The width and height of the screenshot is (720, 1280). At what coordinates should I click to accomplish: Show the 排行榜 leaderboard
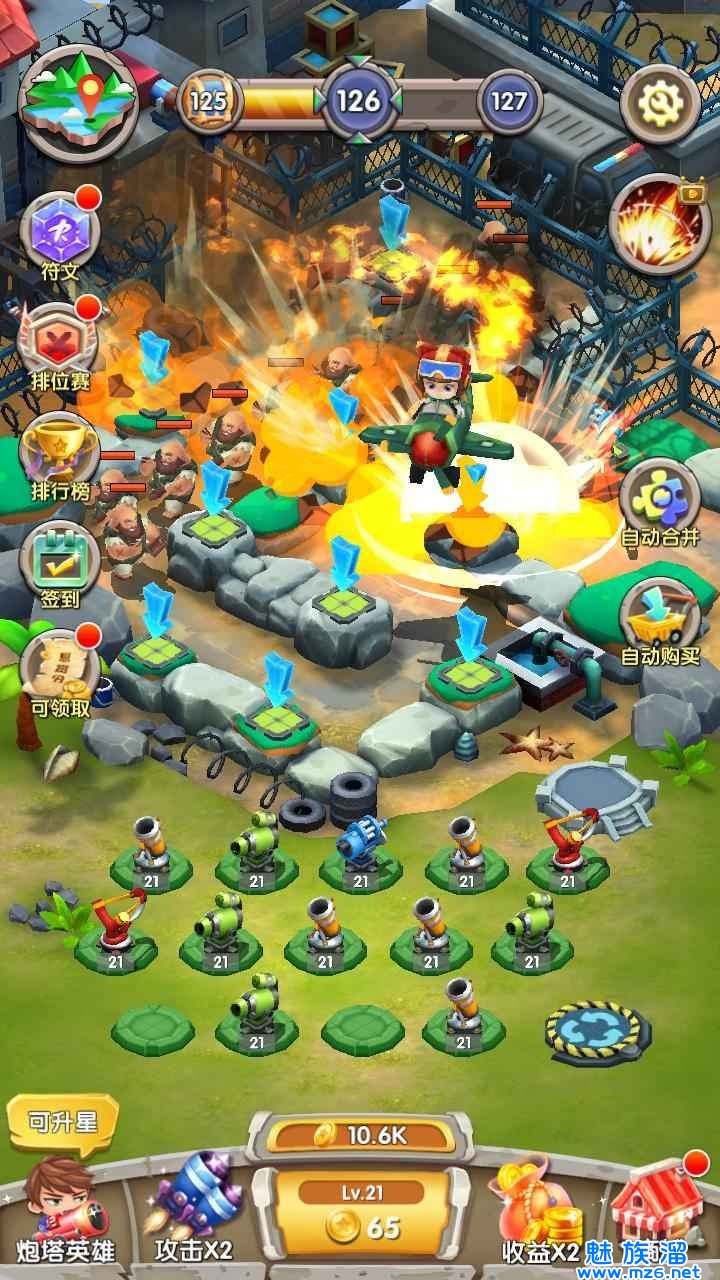pyautogui.click(x=59, y=455)
